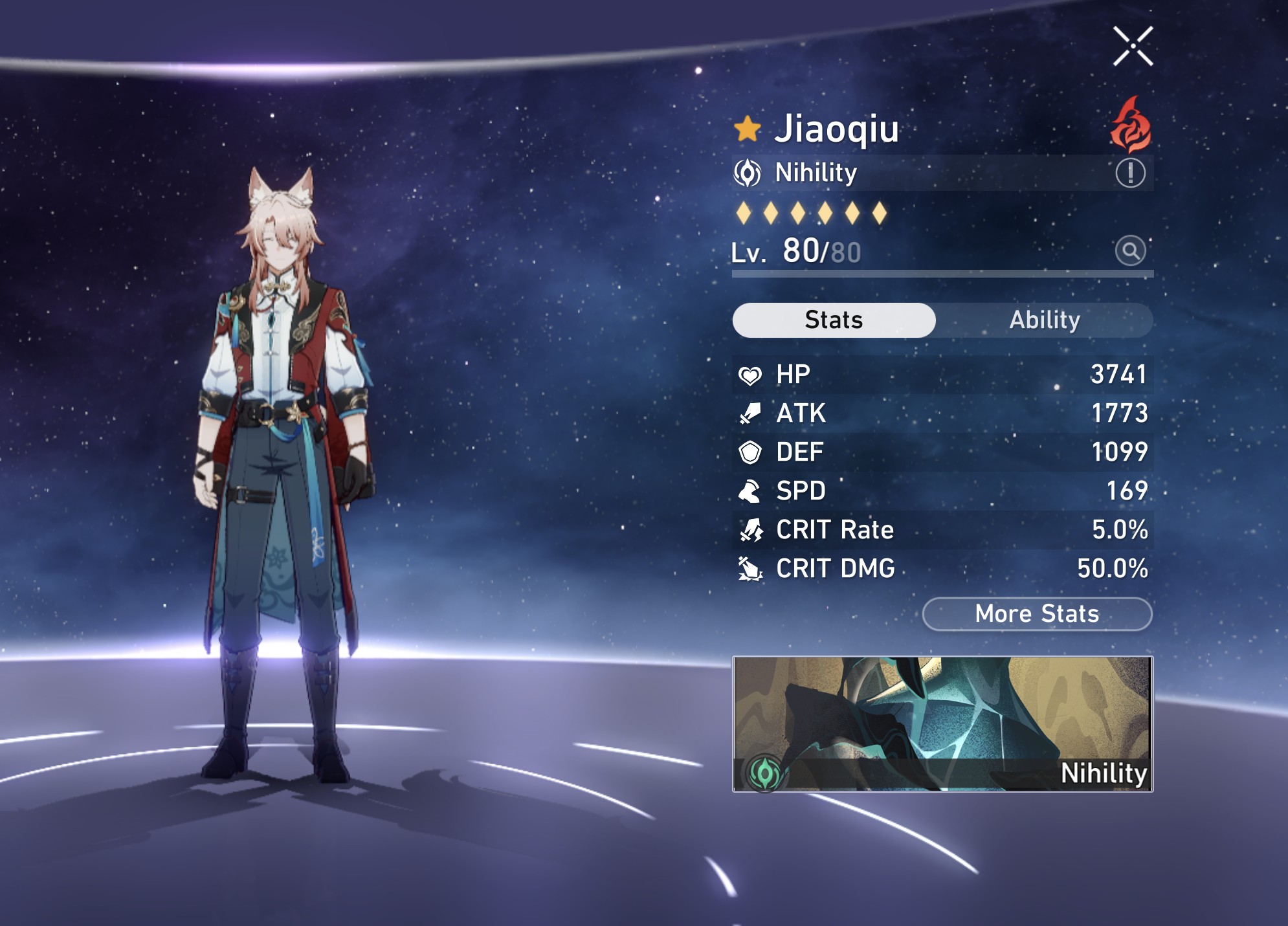Select the Stats tab

click(x=834, y=320)
